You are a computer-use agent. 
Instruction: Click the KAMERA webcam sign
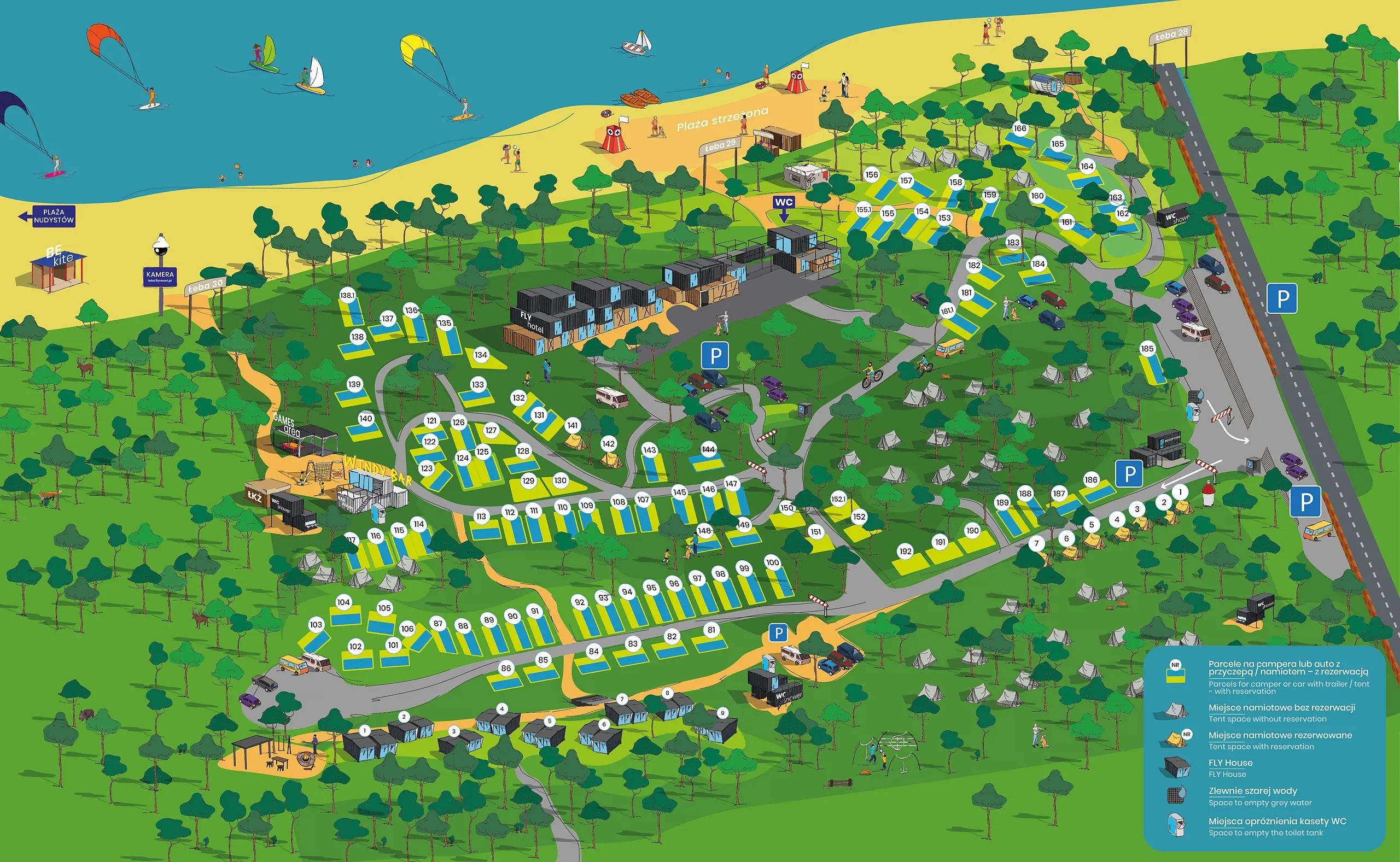point(160,277)
